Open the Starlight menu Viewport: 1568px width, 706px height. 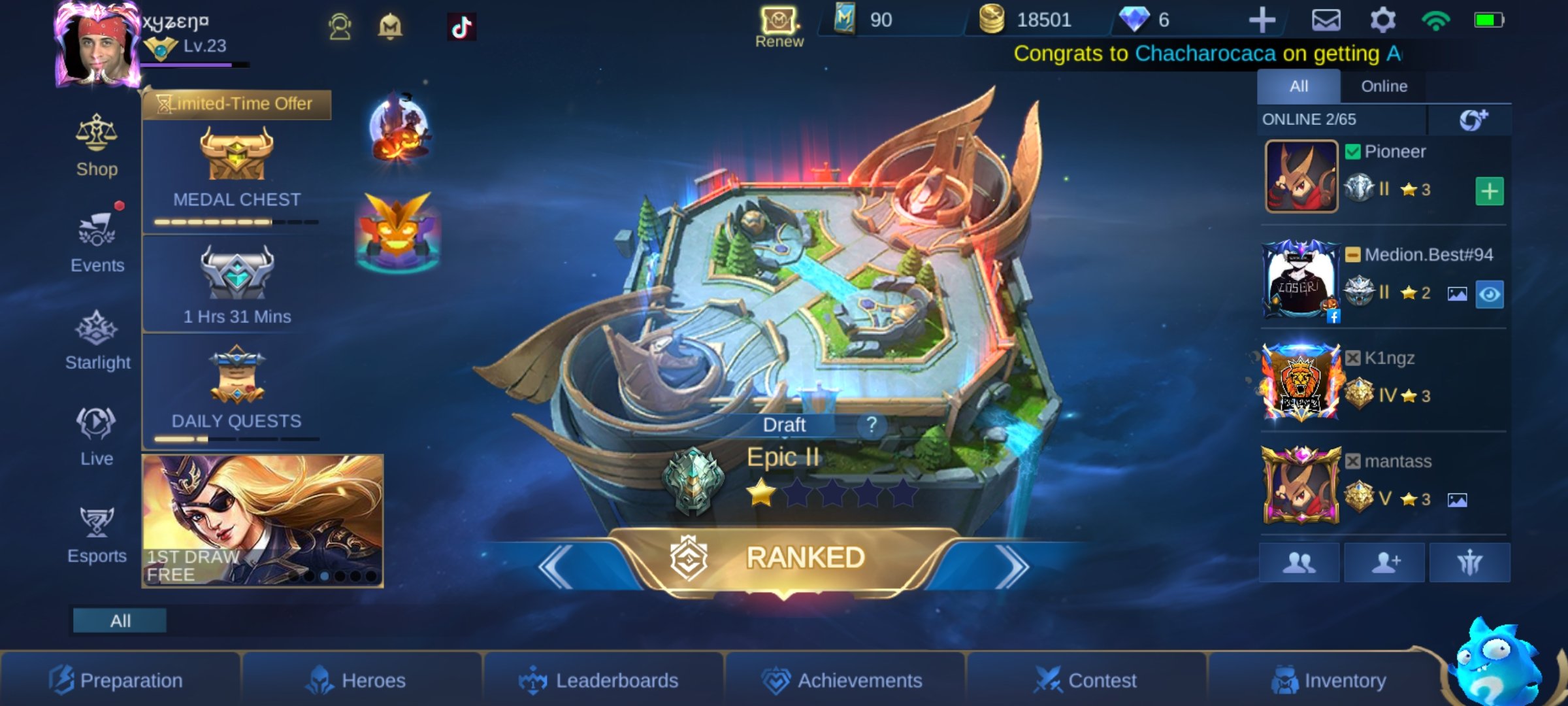tap(97, 340)
